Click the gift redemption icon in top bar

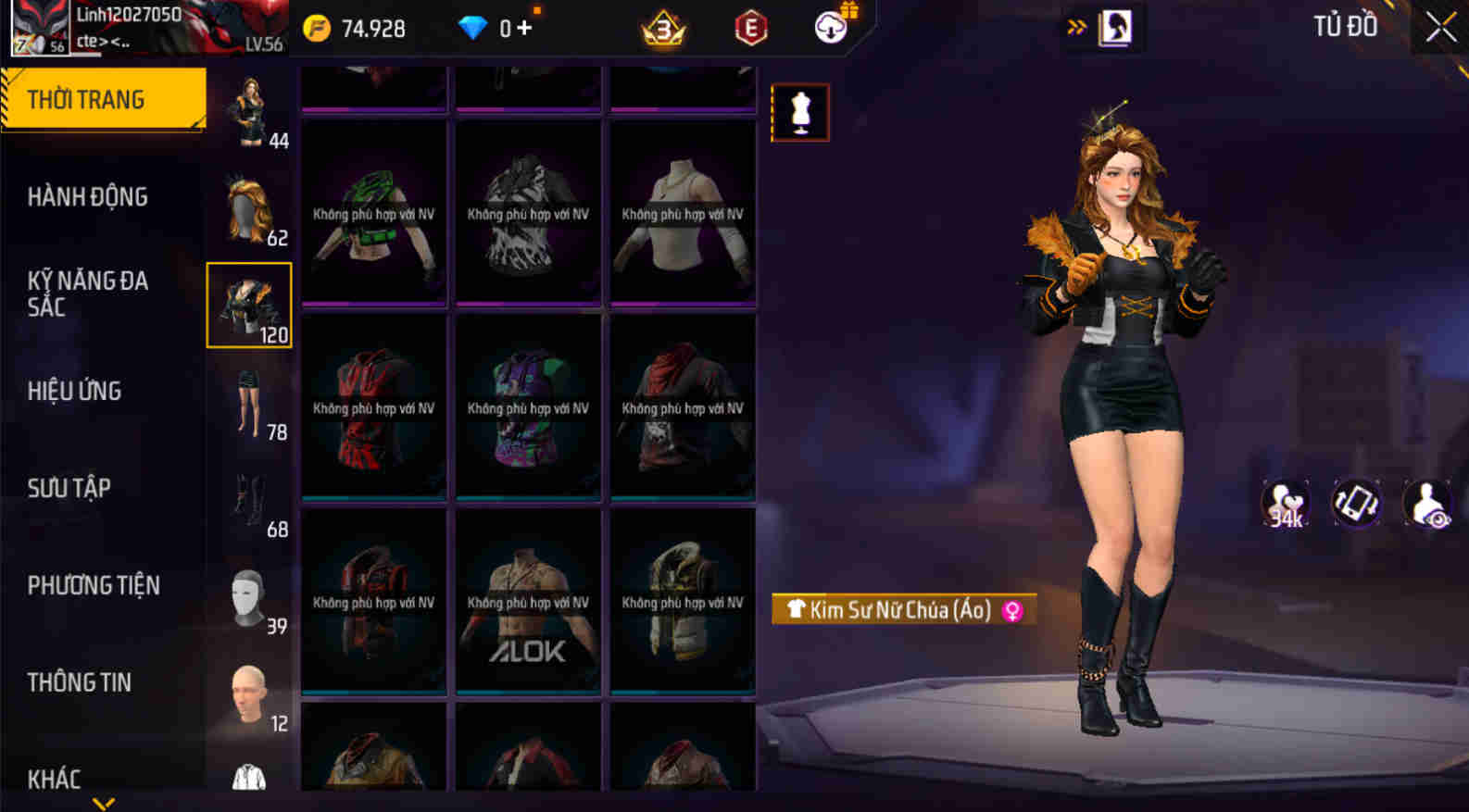829,28
